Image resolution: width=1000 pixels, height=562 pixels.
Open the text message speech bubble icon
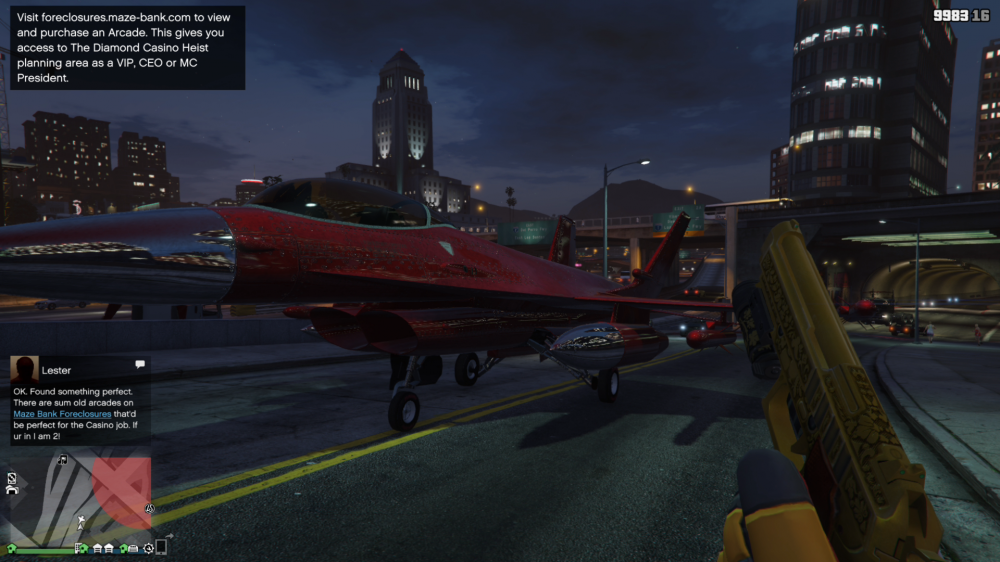(x=139, y=364)
